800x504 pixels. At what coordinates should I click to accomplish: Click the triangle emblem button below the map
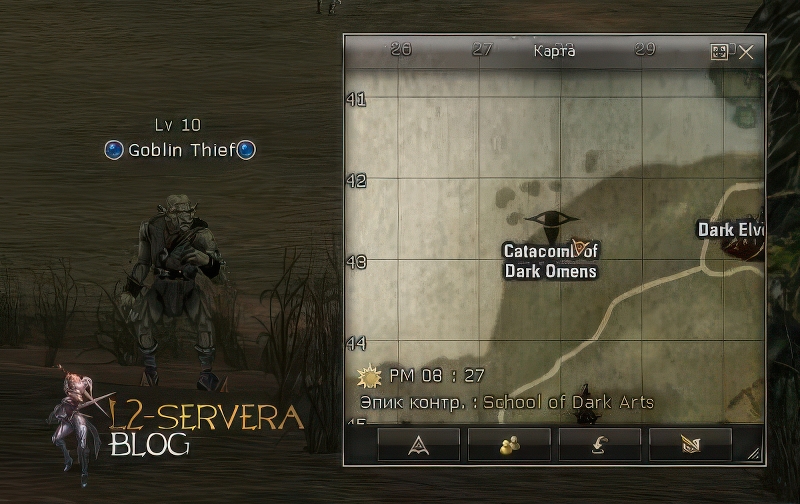(x=418, y=445)
